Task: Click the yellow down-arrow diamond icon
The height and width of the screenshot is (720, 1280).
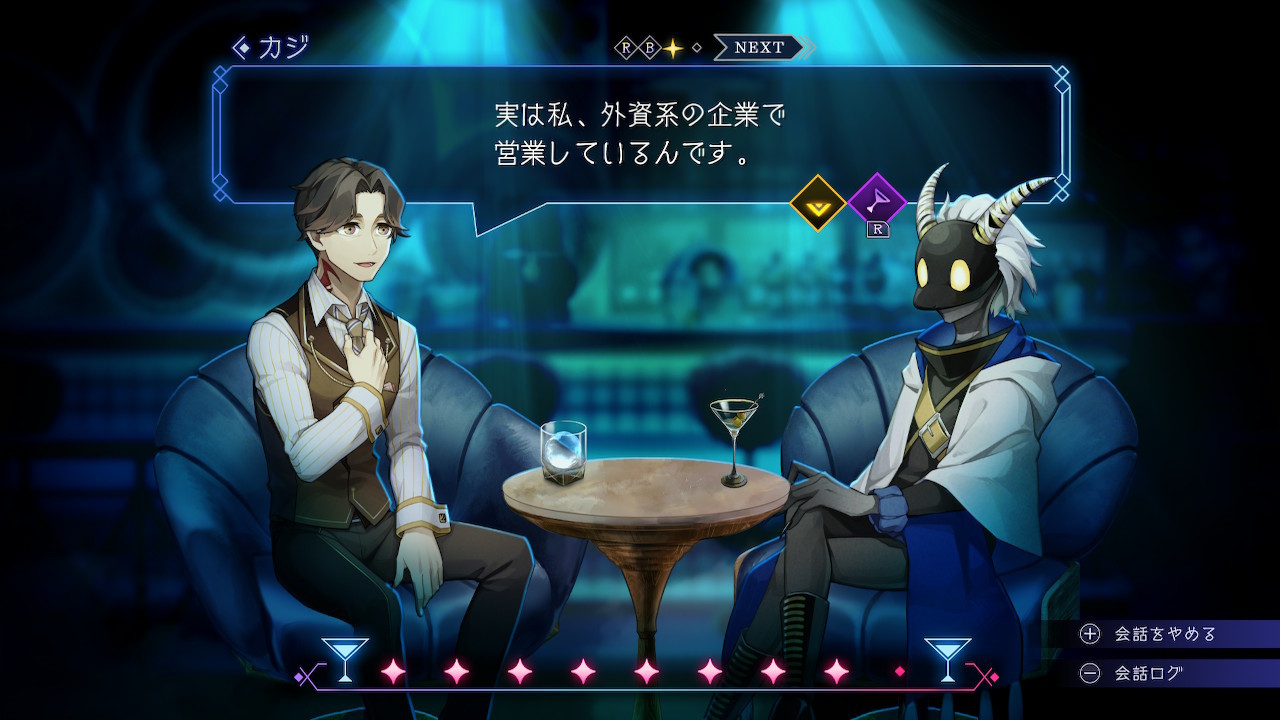Action: (x=818, y=203)
